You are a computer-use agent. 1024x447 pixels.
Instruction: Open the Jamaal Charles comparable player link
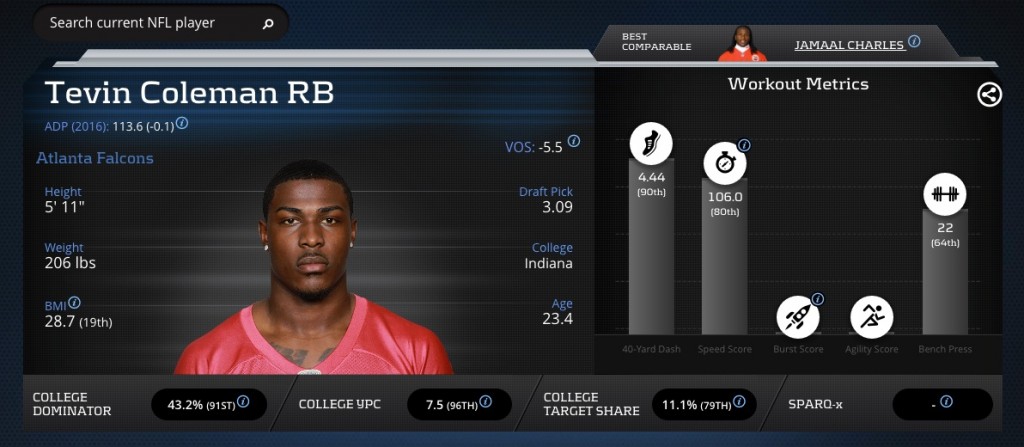pyautogui.click(x=849, y=45)
